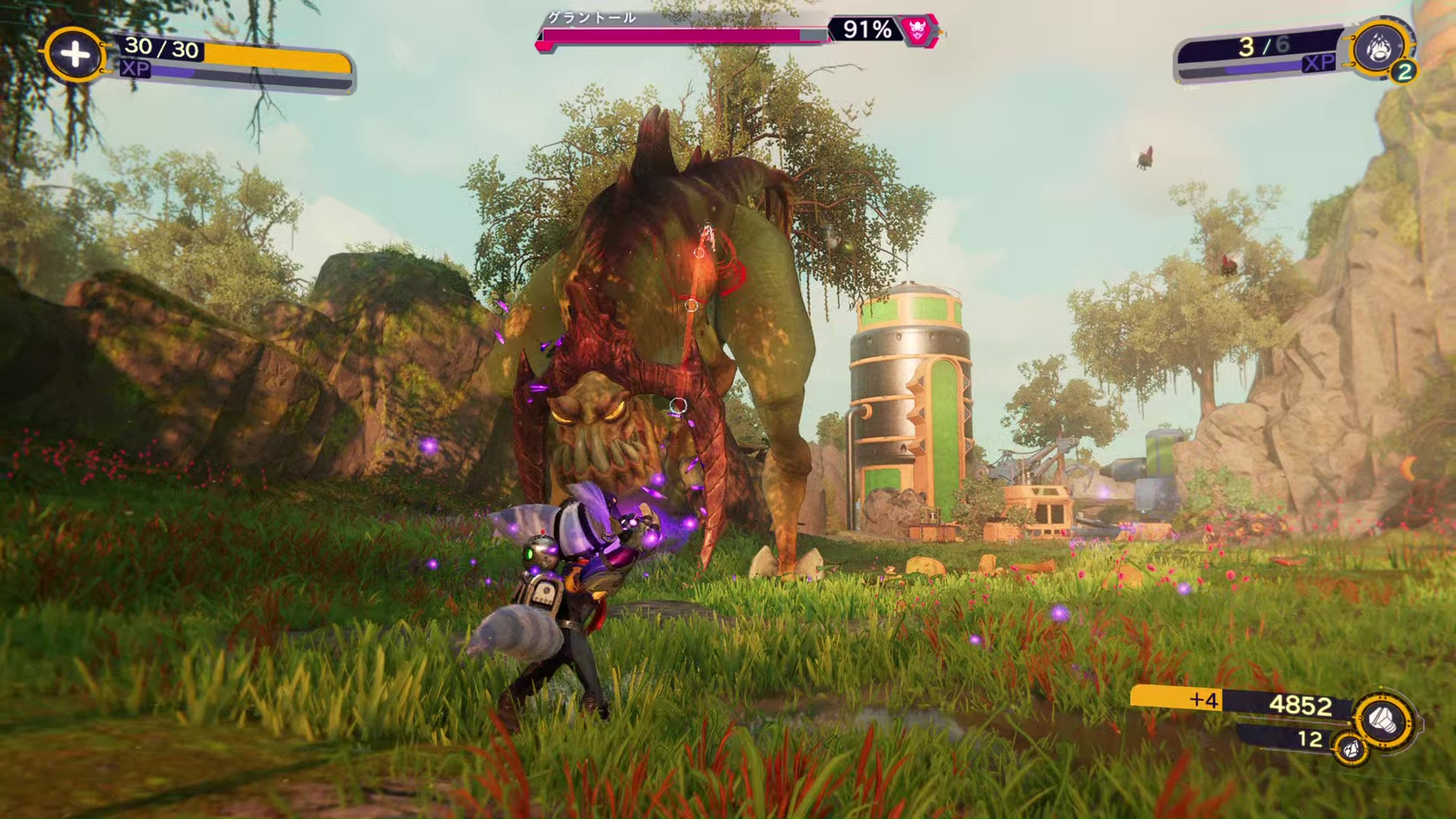
Task: Click the health plus icon
Action: tap(74, 54)
